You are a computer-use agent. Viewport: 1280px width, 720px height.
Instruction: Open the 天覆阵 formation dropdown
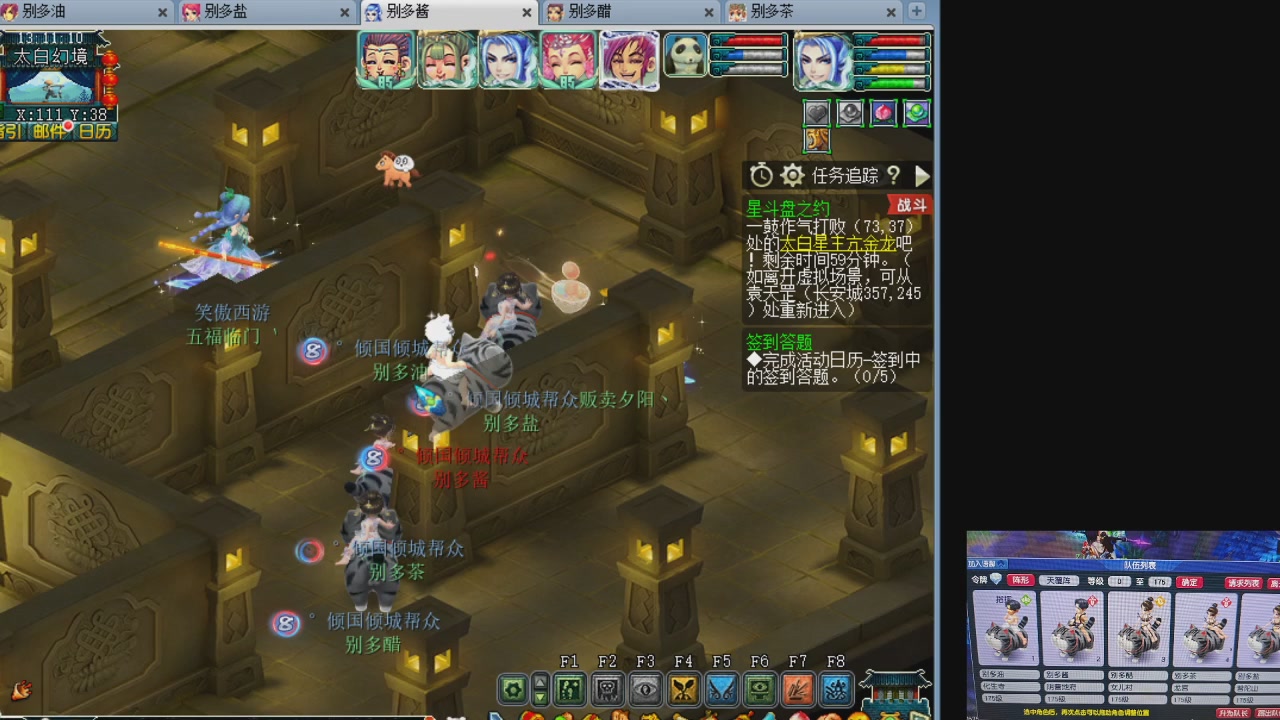tap(1060, 581)
